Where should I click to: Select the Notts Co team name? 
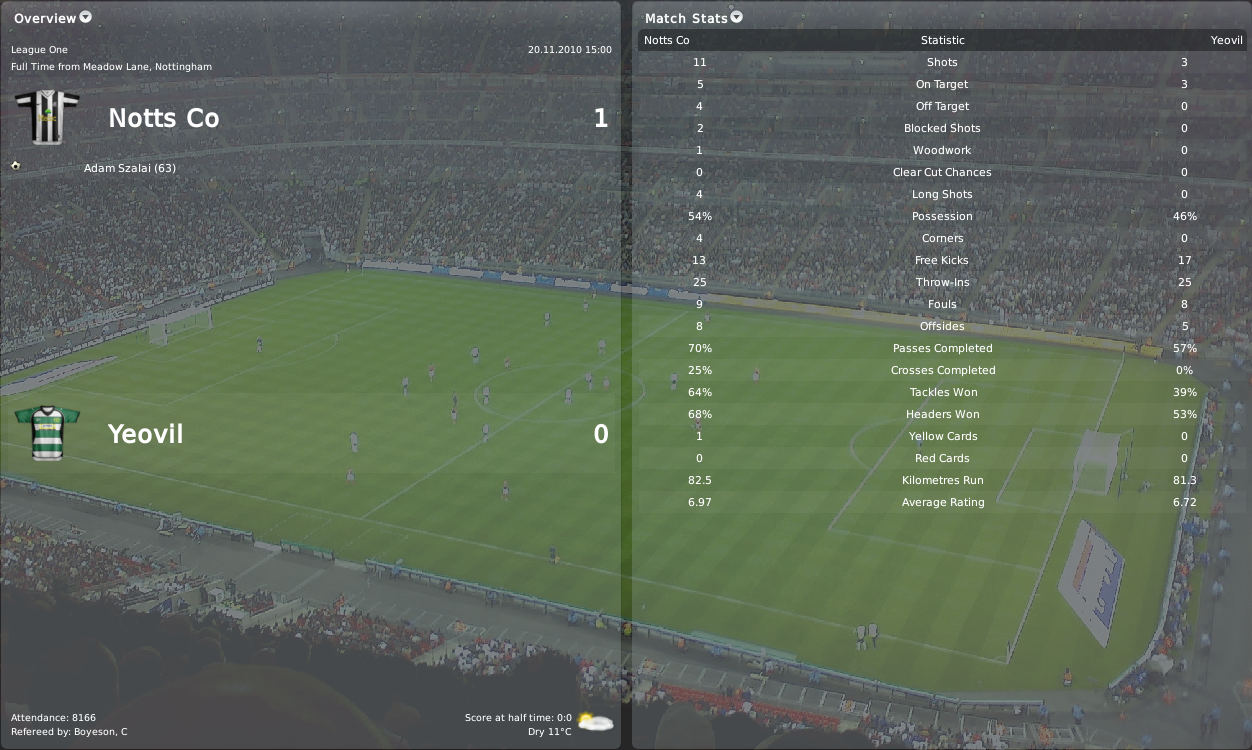click(163, 118)
